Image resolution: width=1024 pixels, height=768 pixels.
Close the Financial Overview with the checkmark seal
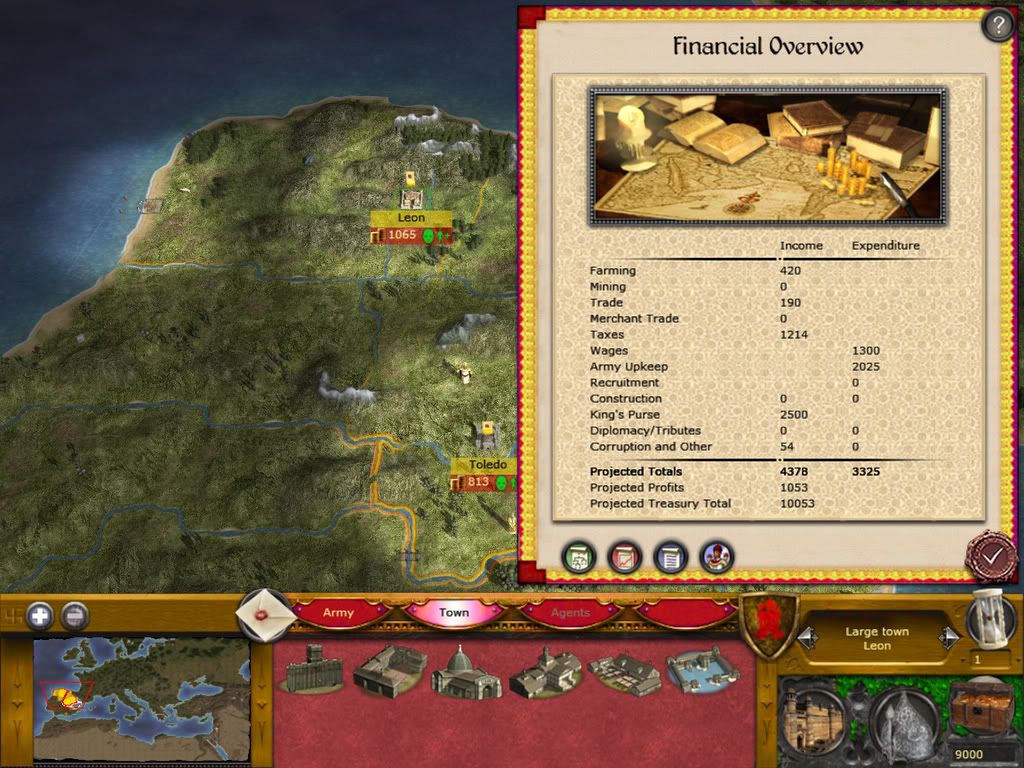coord(991,556)
